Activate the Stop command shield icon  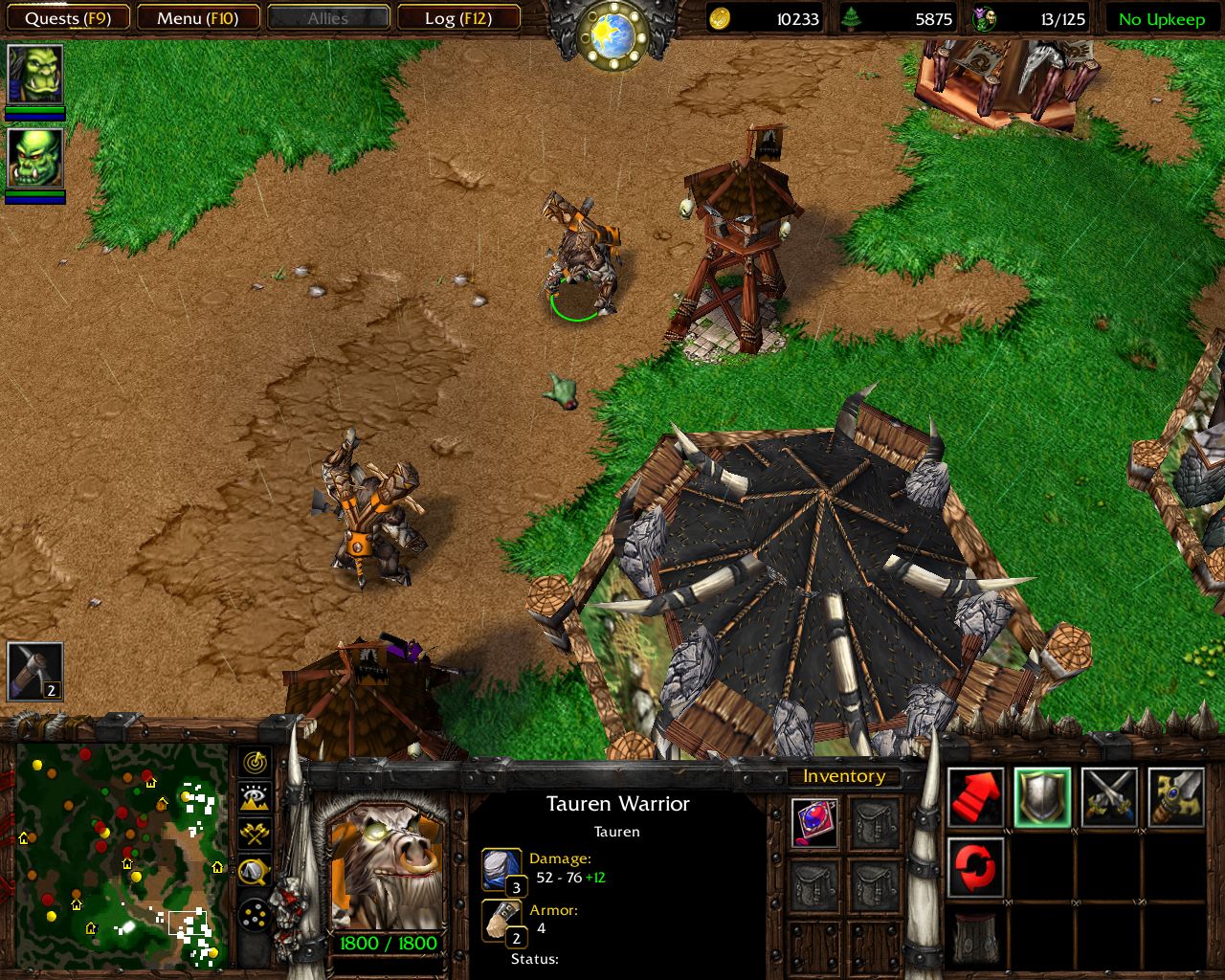[x=1043, y=796]
